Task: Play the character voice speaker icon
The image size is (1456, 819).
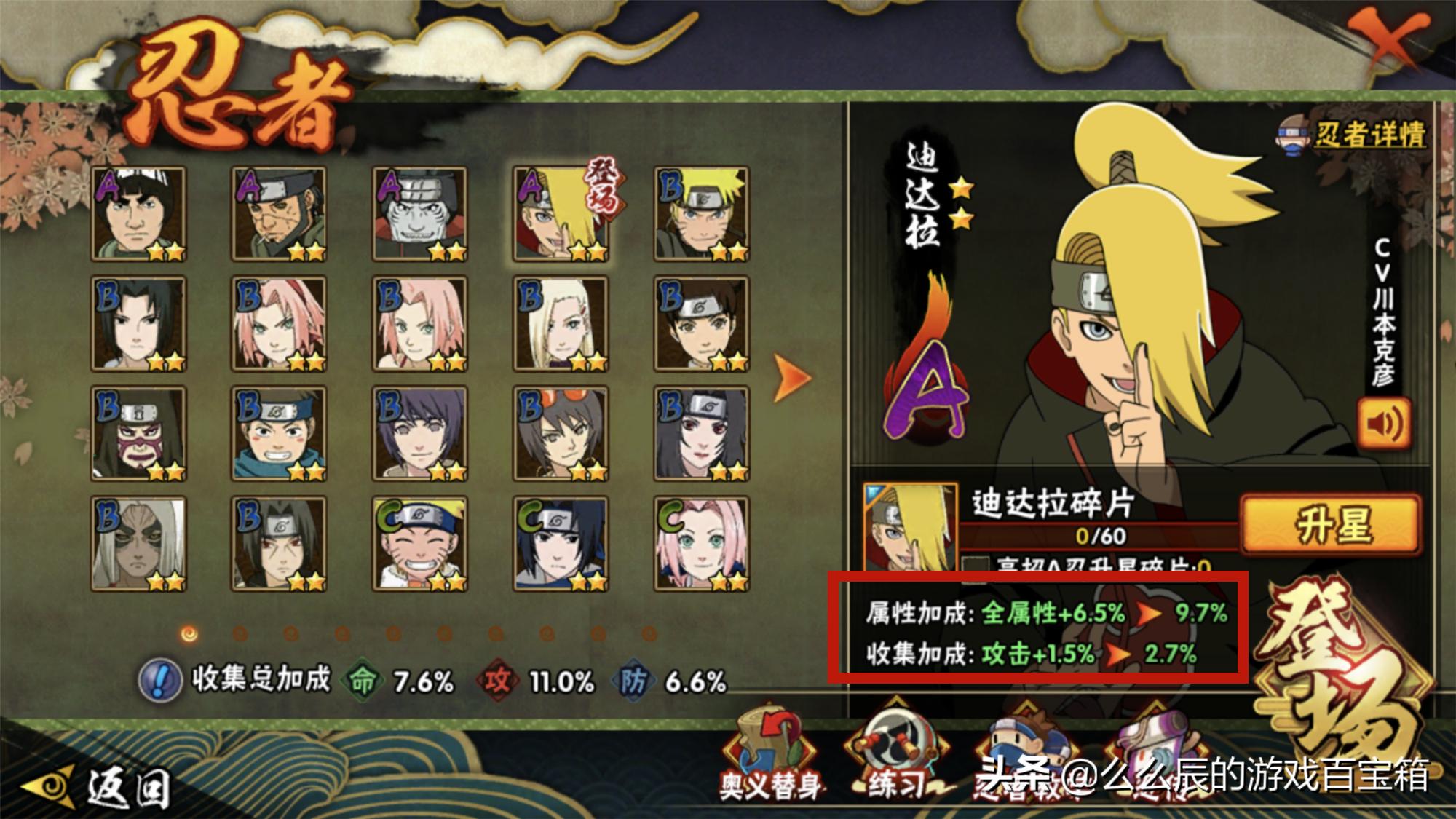Action: [1384, 423]
